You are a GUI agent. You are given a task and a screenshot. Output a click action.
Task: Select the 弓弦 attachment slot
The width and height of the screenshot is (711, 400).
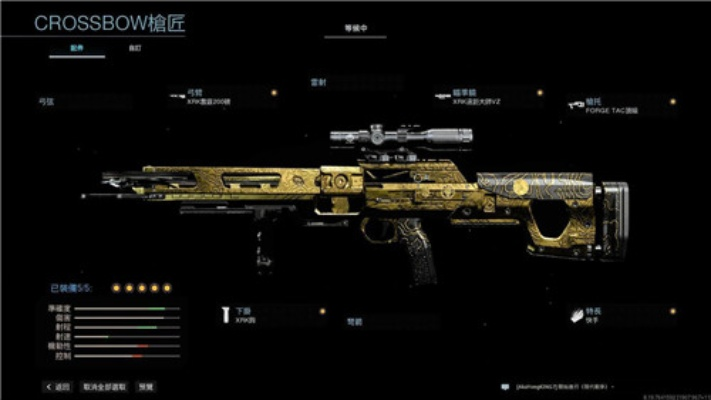coord(82,101)
